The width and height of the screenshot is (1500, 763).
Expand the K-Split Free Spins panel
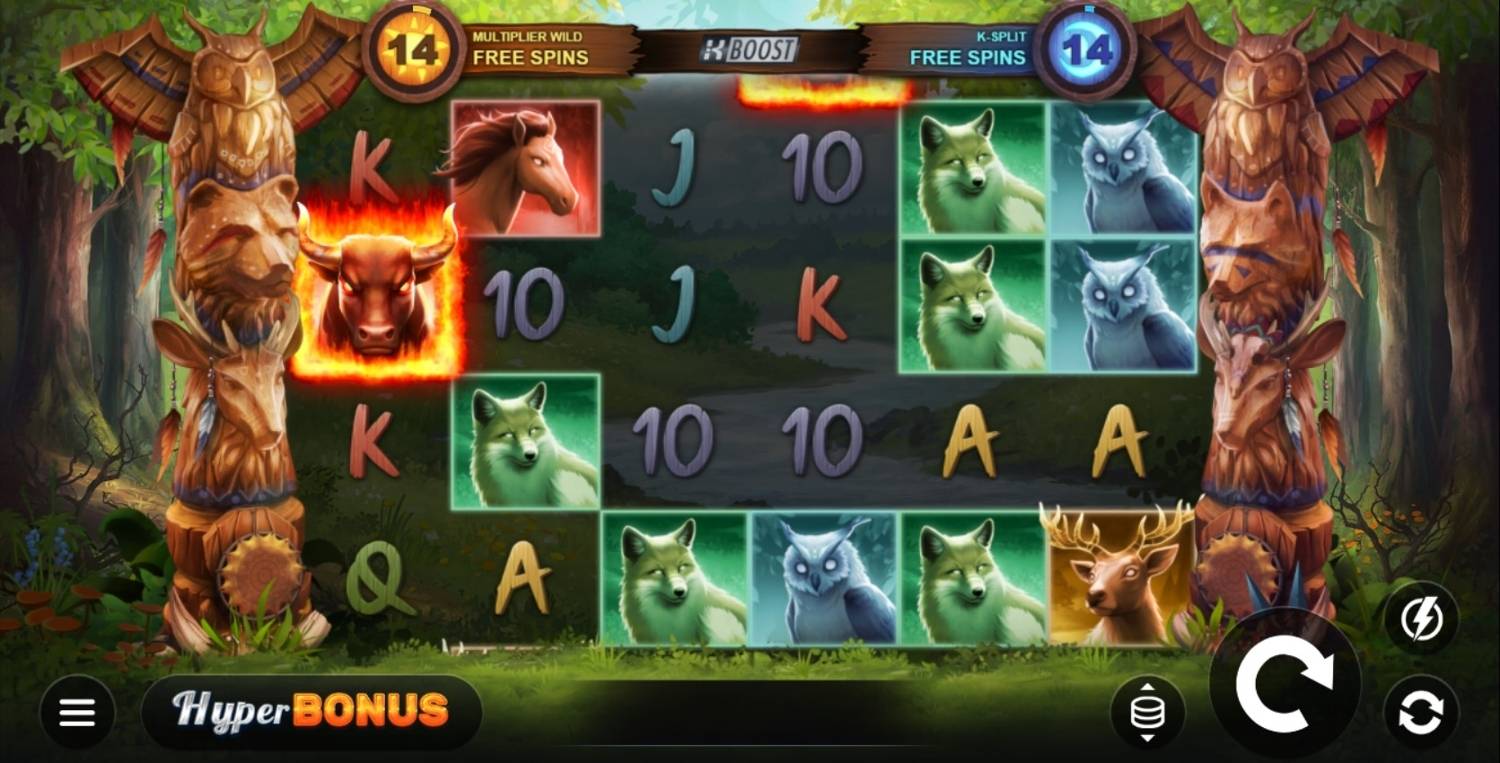coord(965,45)
